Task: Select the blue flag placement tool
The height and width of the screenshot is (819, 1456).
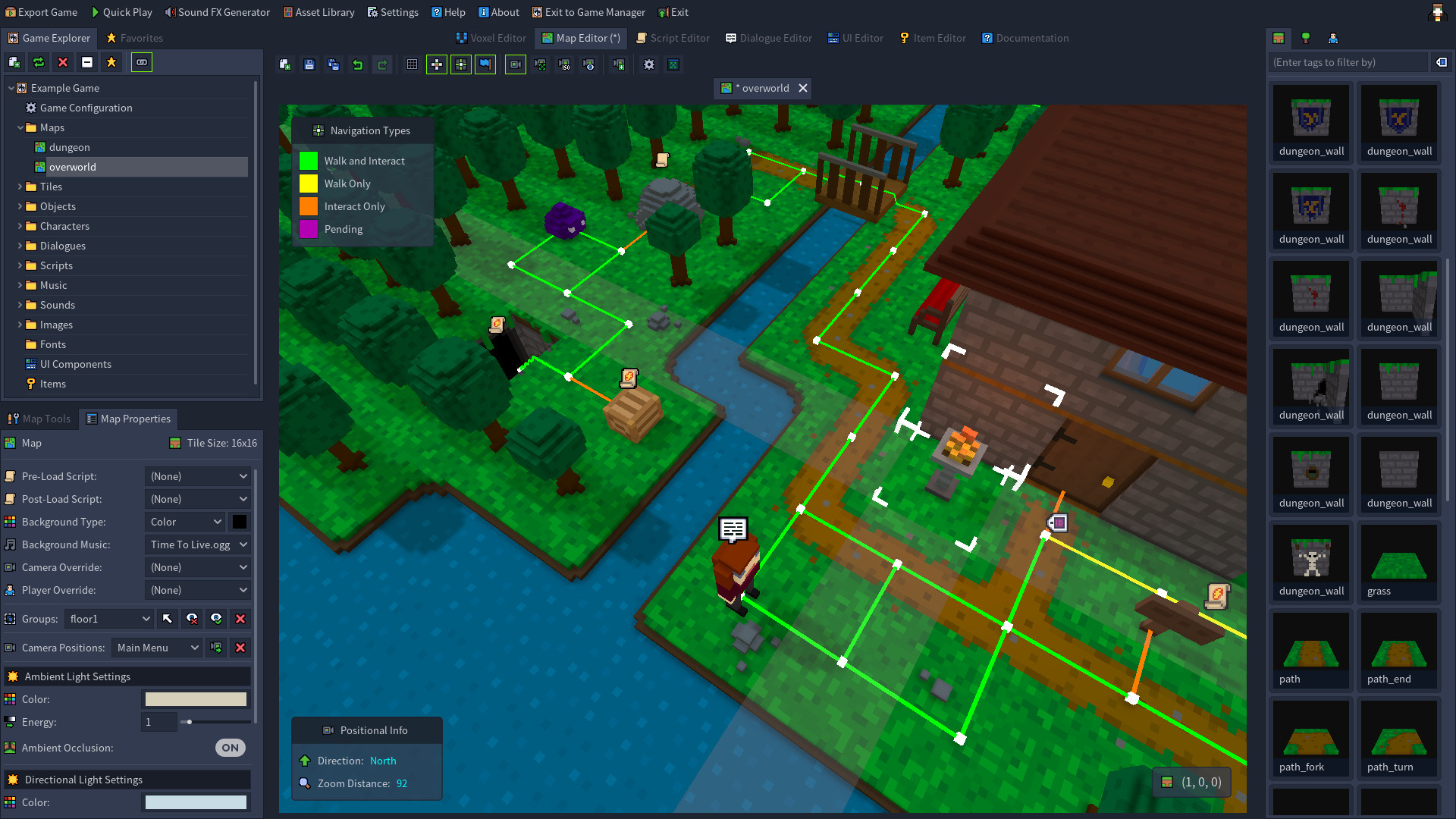Action: coord(485,64)
